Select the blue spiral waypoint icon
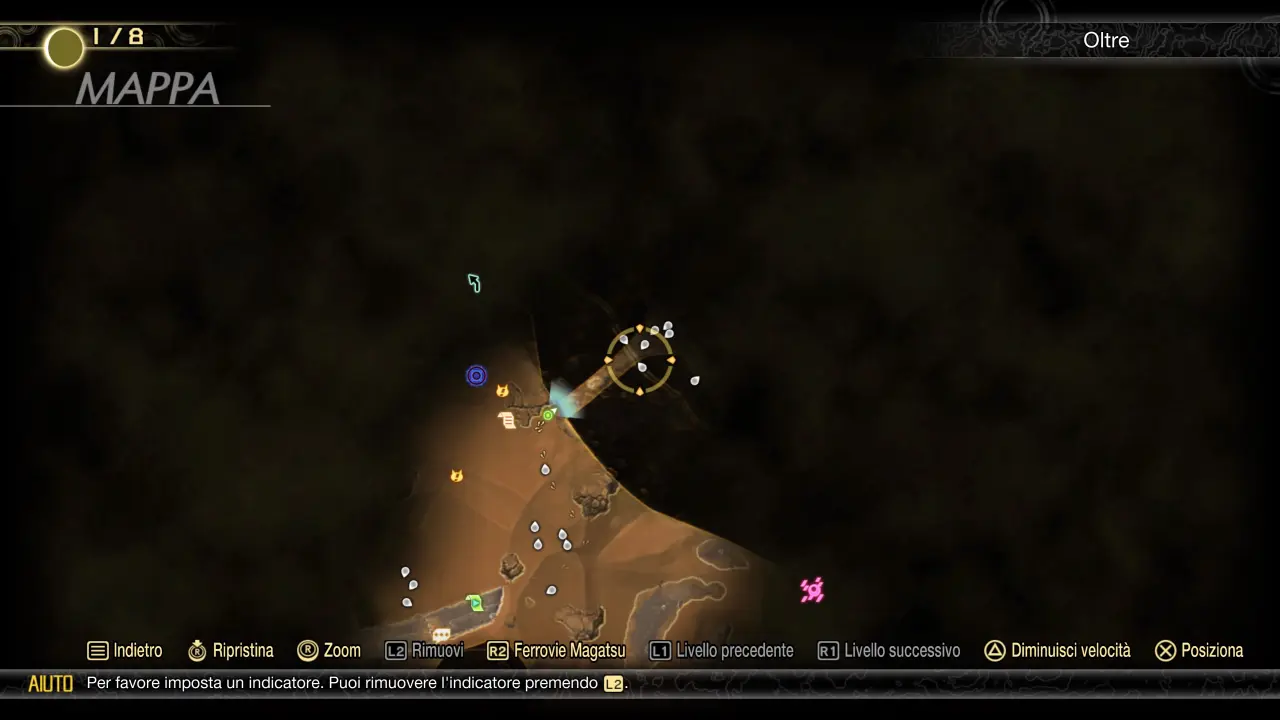1280x720 pixels. click(x=476, y=375)
